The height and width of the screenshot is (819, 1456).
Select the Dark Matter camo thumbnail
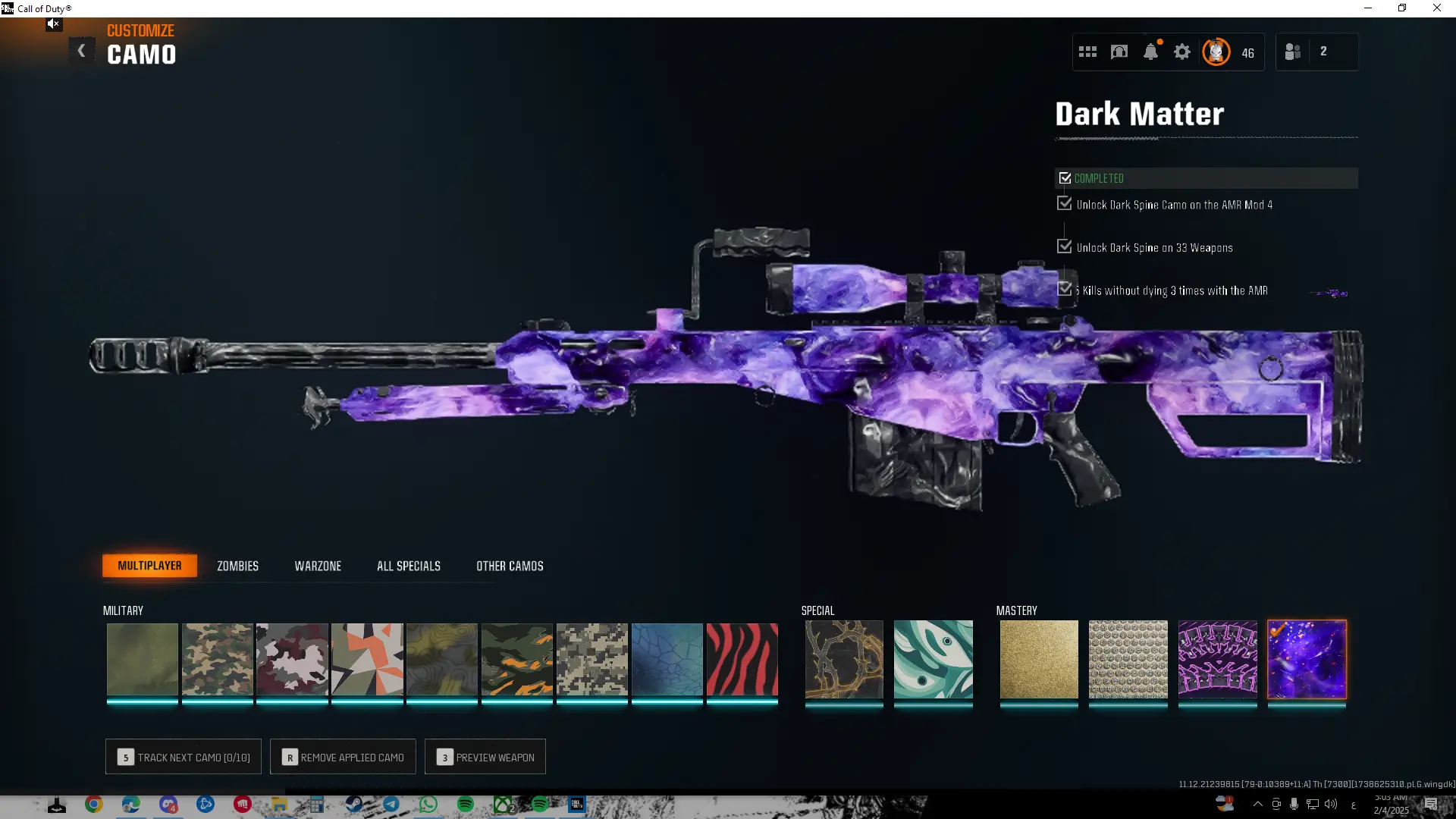click(x=1307, y=659)
